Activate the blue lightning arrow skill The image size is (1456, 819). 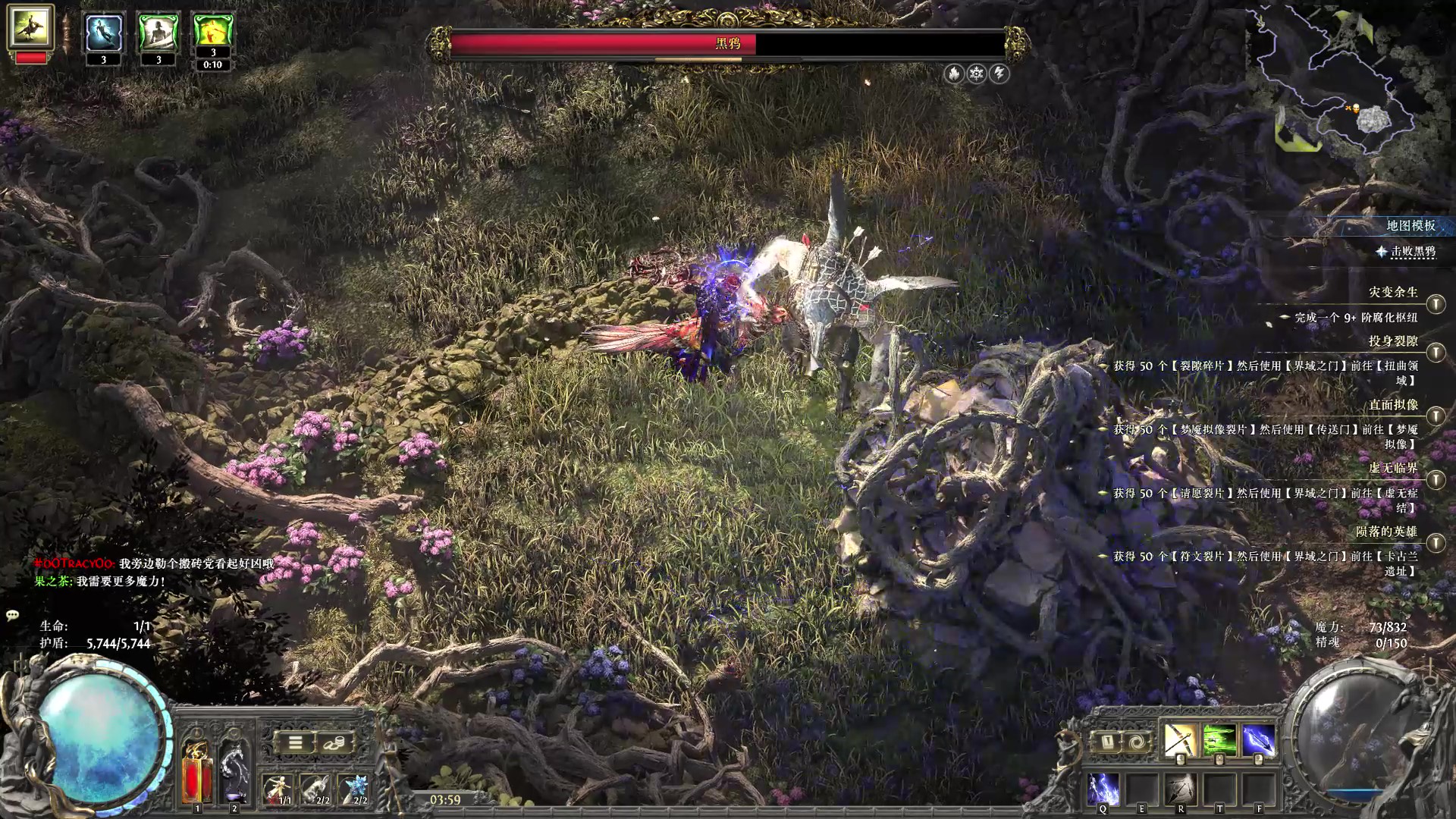coord(1258,739)
